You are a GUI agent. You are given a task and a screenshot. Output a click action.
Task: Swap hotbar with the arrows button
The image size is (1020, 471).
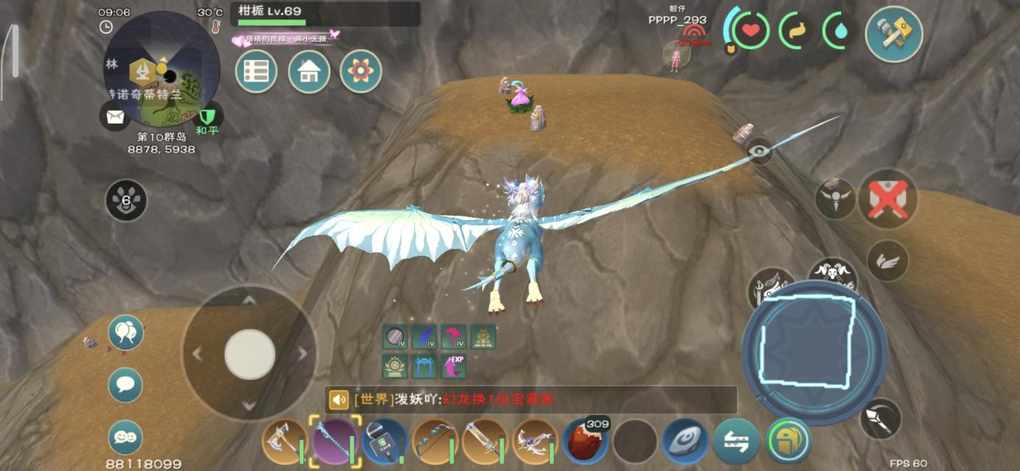tap(735, 441)
